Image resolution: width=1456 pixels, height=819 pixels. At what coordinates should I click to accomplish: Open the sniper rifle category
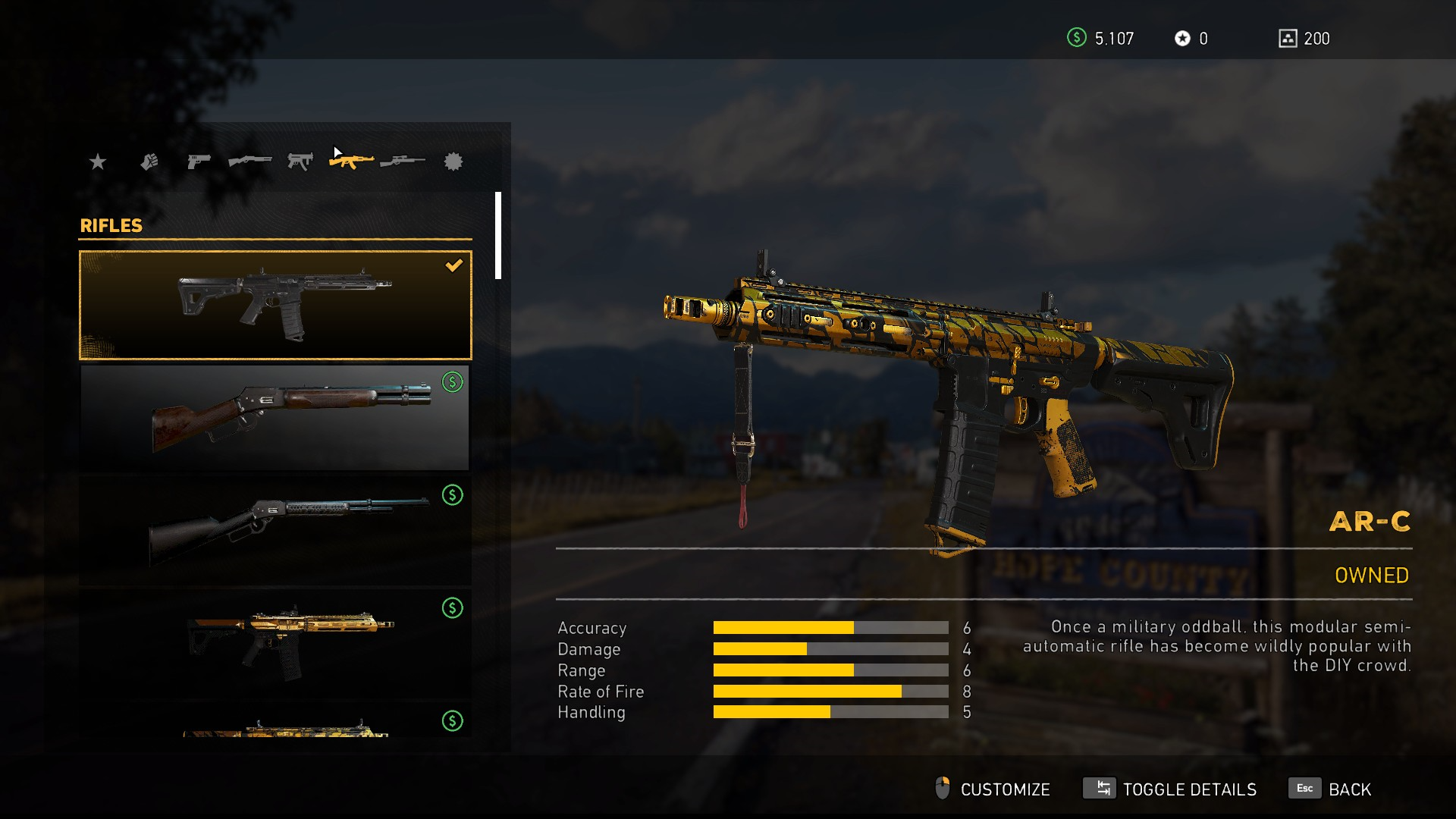pyautogui.click(x=403, y=162)
